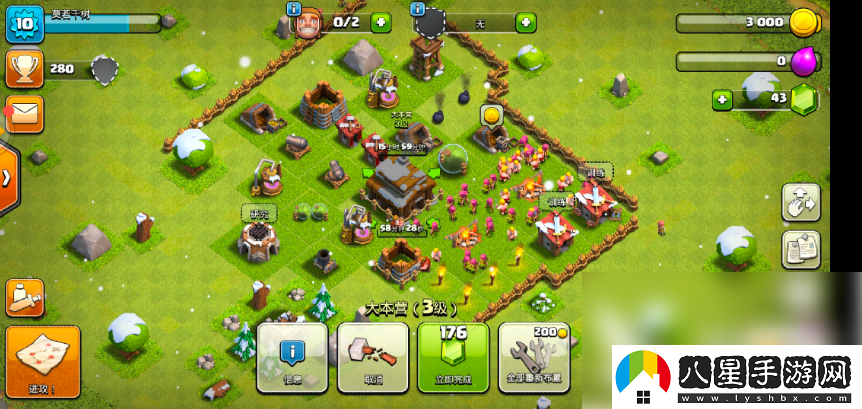
Task: Open the village edit mode hand button
Action: coord(800,202)
